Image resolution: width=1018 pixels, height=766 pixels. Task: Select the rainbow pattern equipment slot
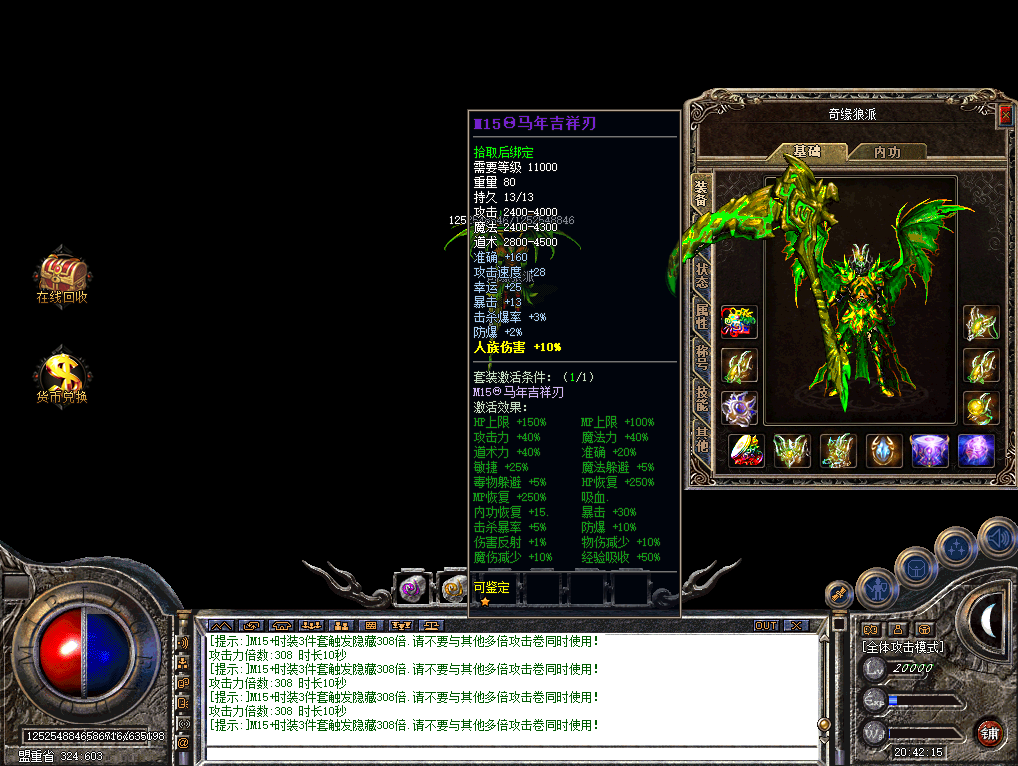coord(740,322)
